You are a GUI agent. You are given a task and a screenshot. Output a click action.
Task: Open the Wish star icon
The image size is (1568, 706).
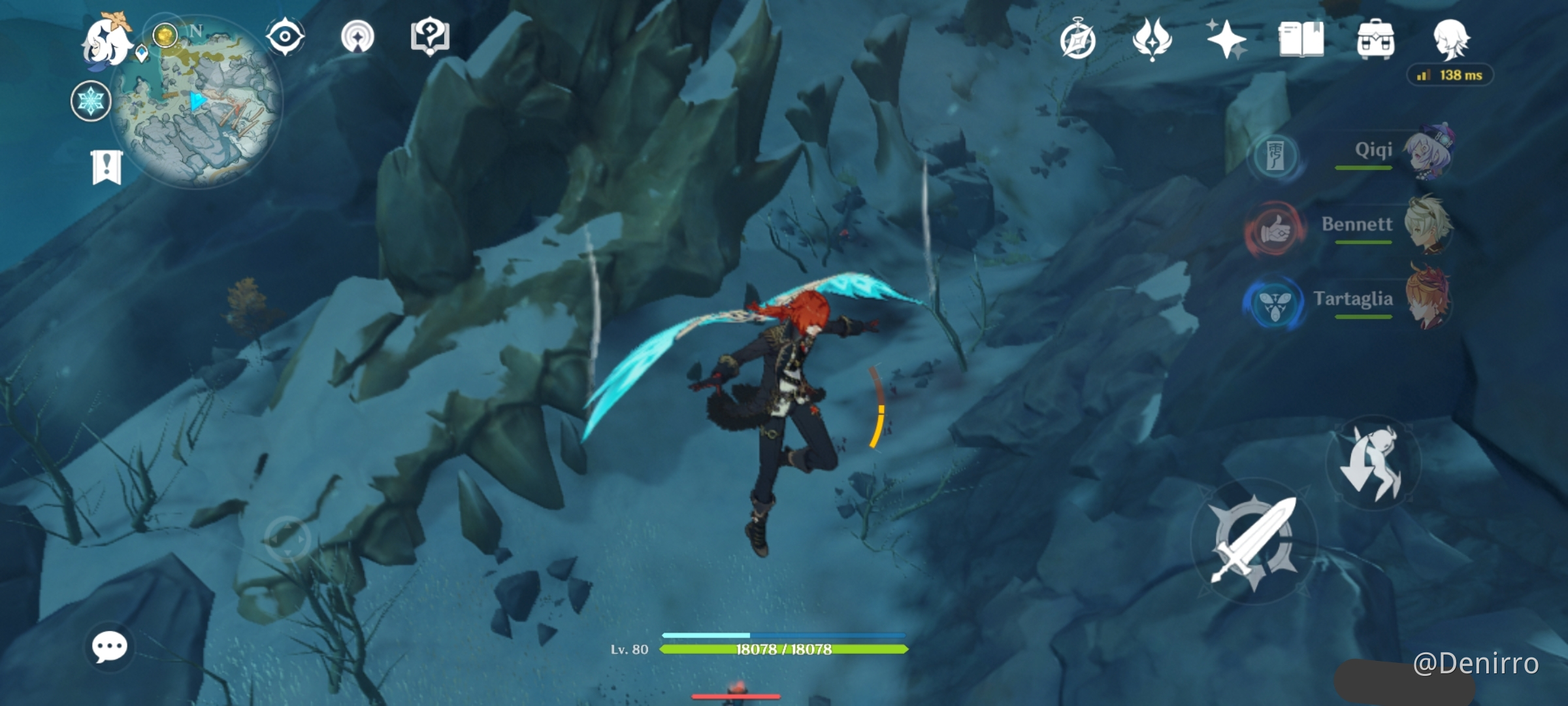[x=1226, y=39]
